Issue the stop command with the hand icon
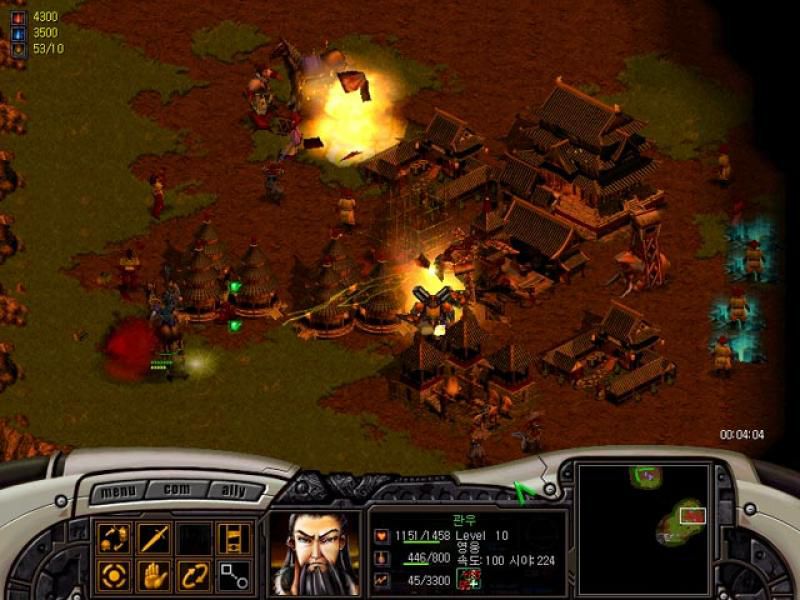 153,575
